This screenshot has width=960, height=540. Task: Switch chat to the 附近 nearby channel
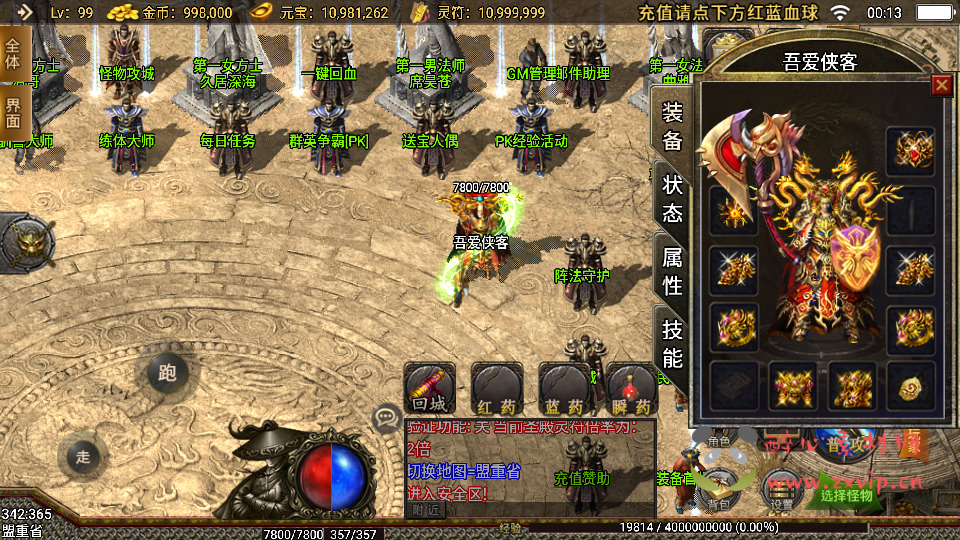(424, 509)
